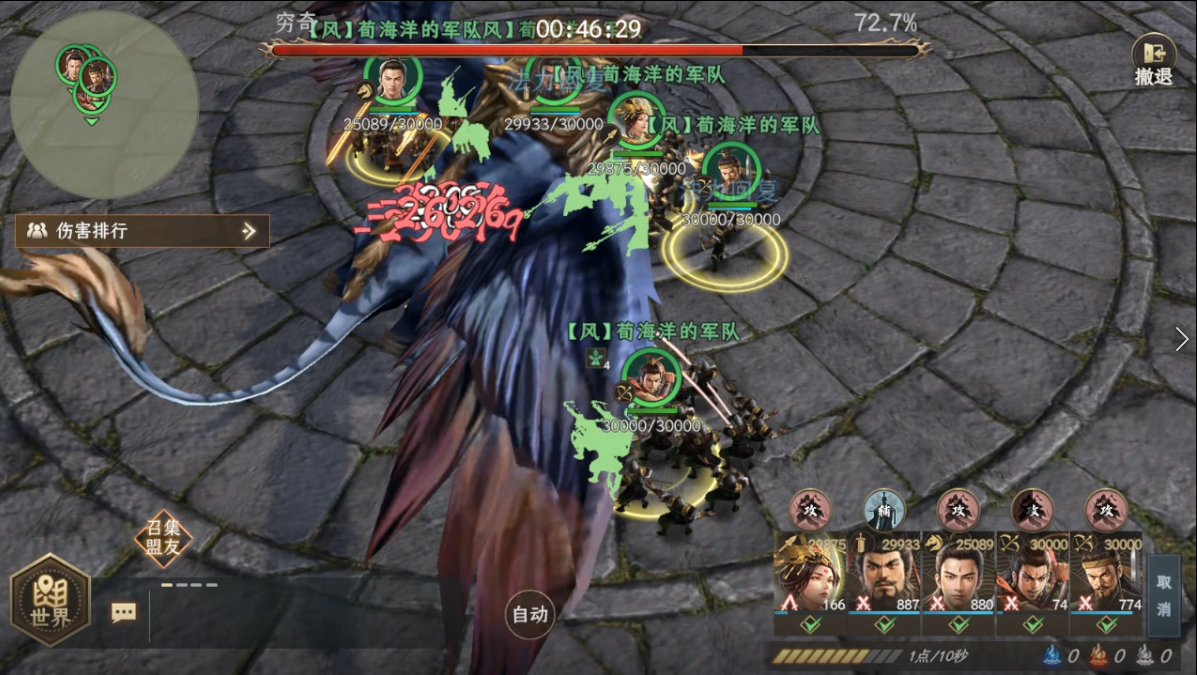
Task: Open the 伤害排行 damage ranking panel
Action: (x=142, y=231)
